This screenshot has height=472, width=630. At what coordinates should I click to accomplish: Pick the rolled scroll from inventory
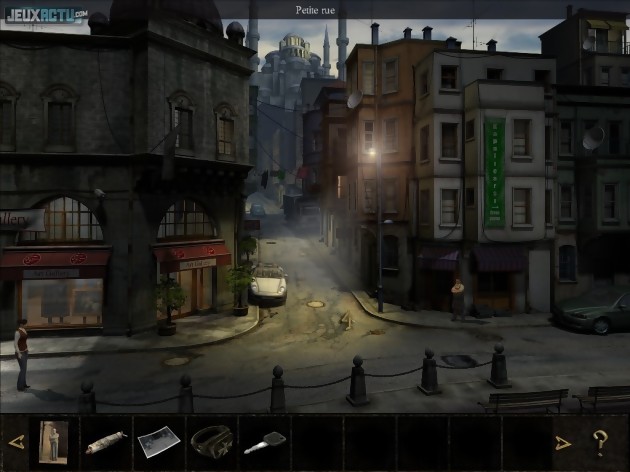point(104,441)
